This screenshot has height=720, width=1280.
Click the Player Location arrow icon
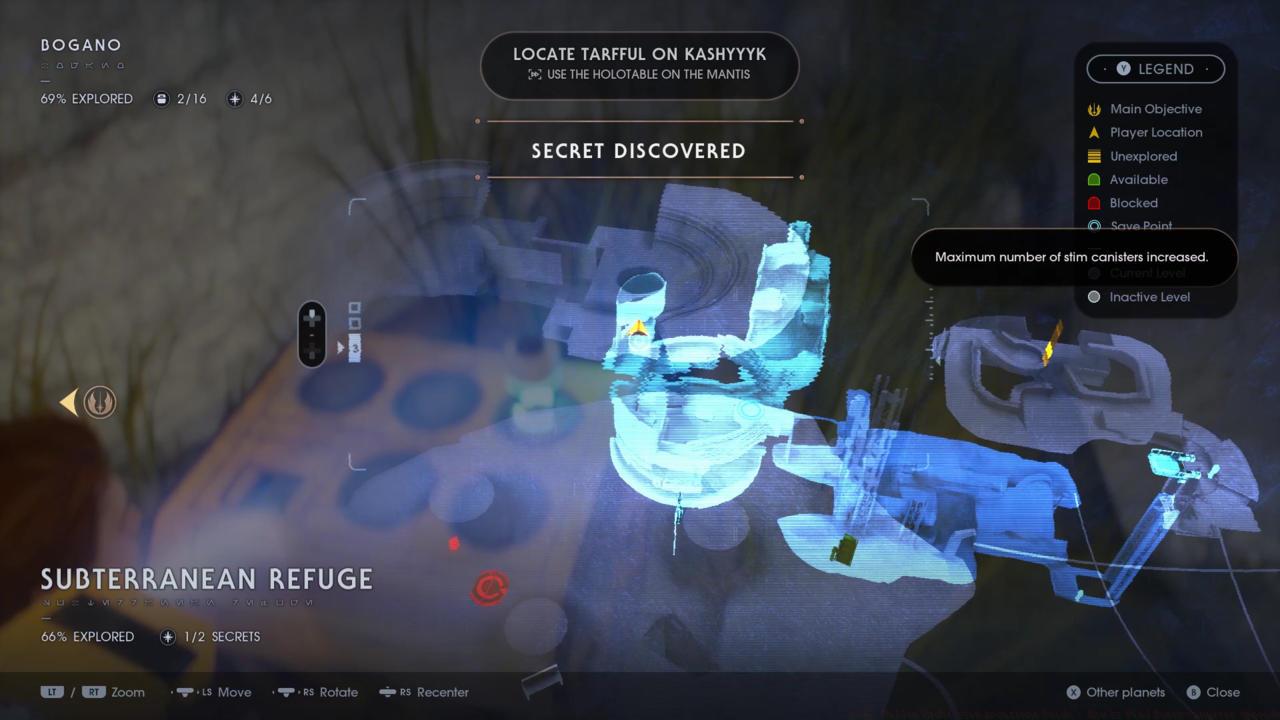point(1094,132)
